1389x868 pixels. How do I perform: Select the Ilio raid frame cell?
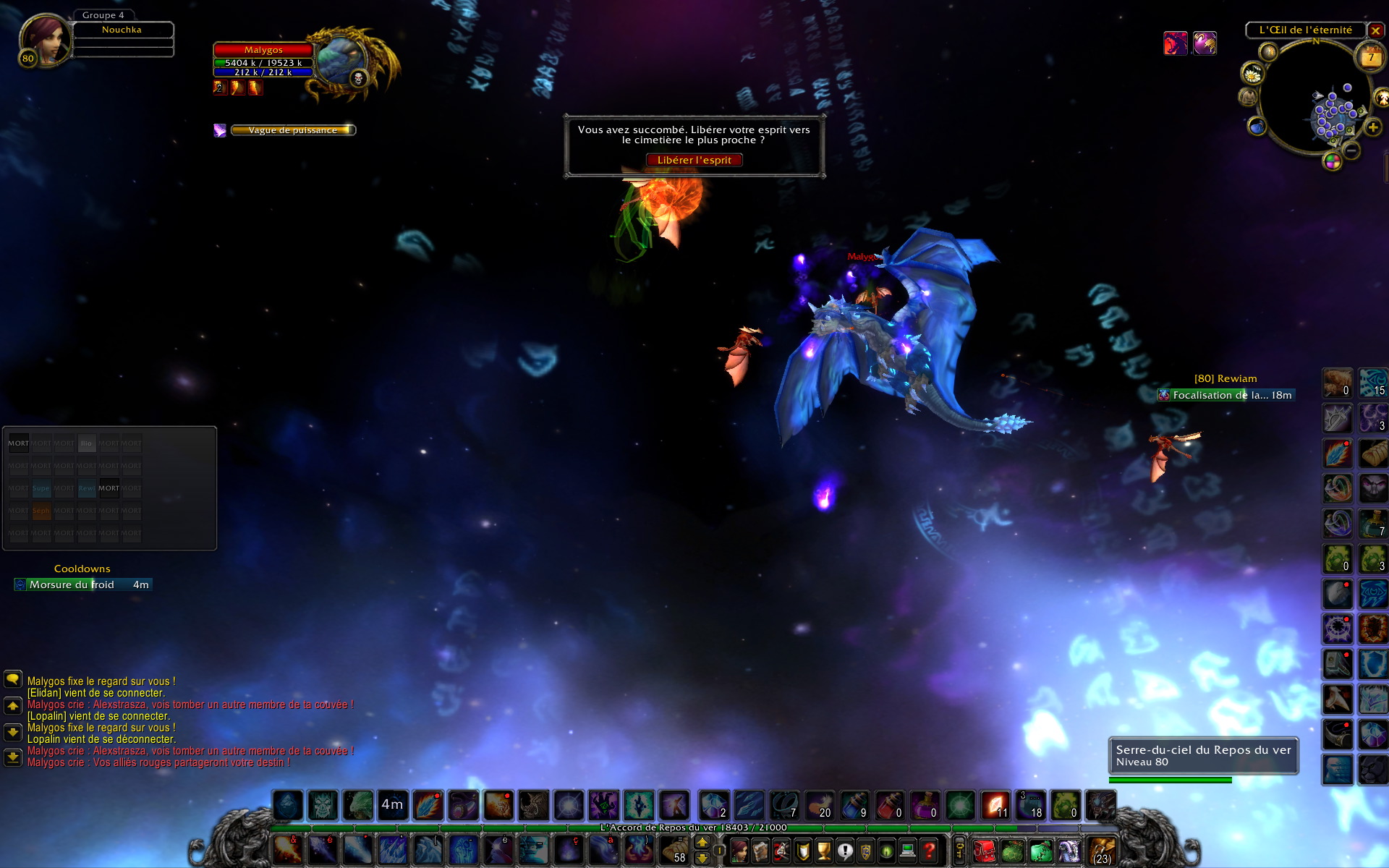point(86,443)
